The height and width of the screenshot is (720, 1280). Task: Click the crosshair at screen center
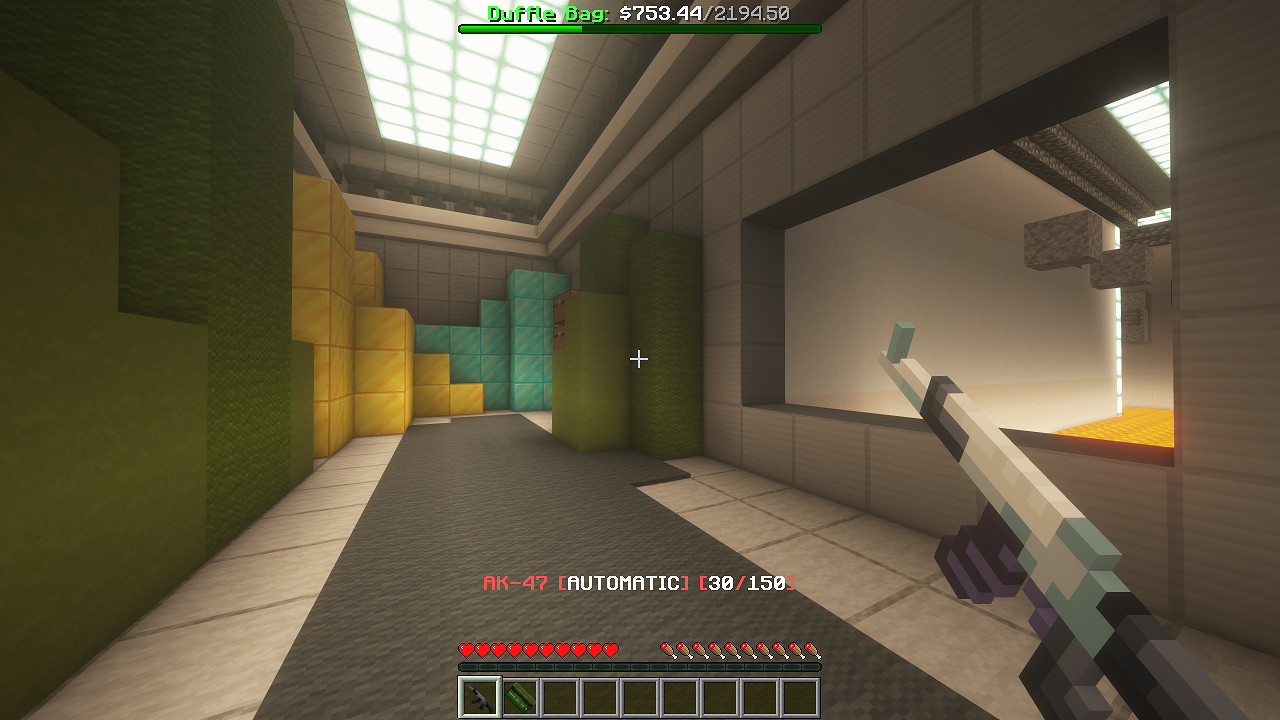pos(639,357)
